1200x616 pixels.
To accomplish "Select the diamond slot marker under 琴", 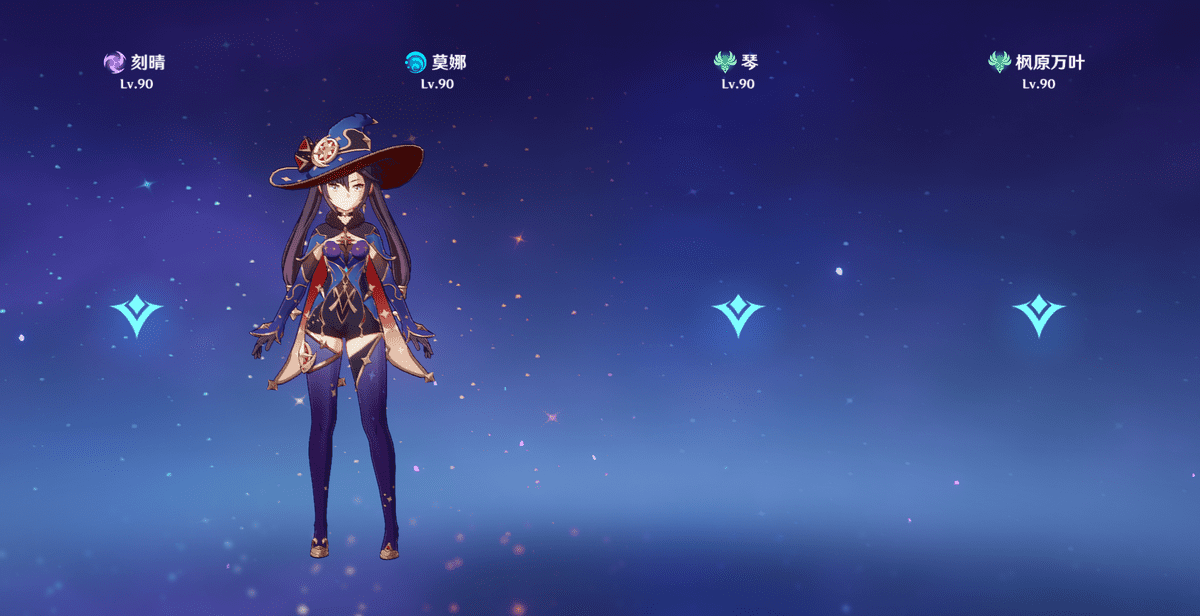I will 738,314.
